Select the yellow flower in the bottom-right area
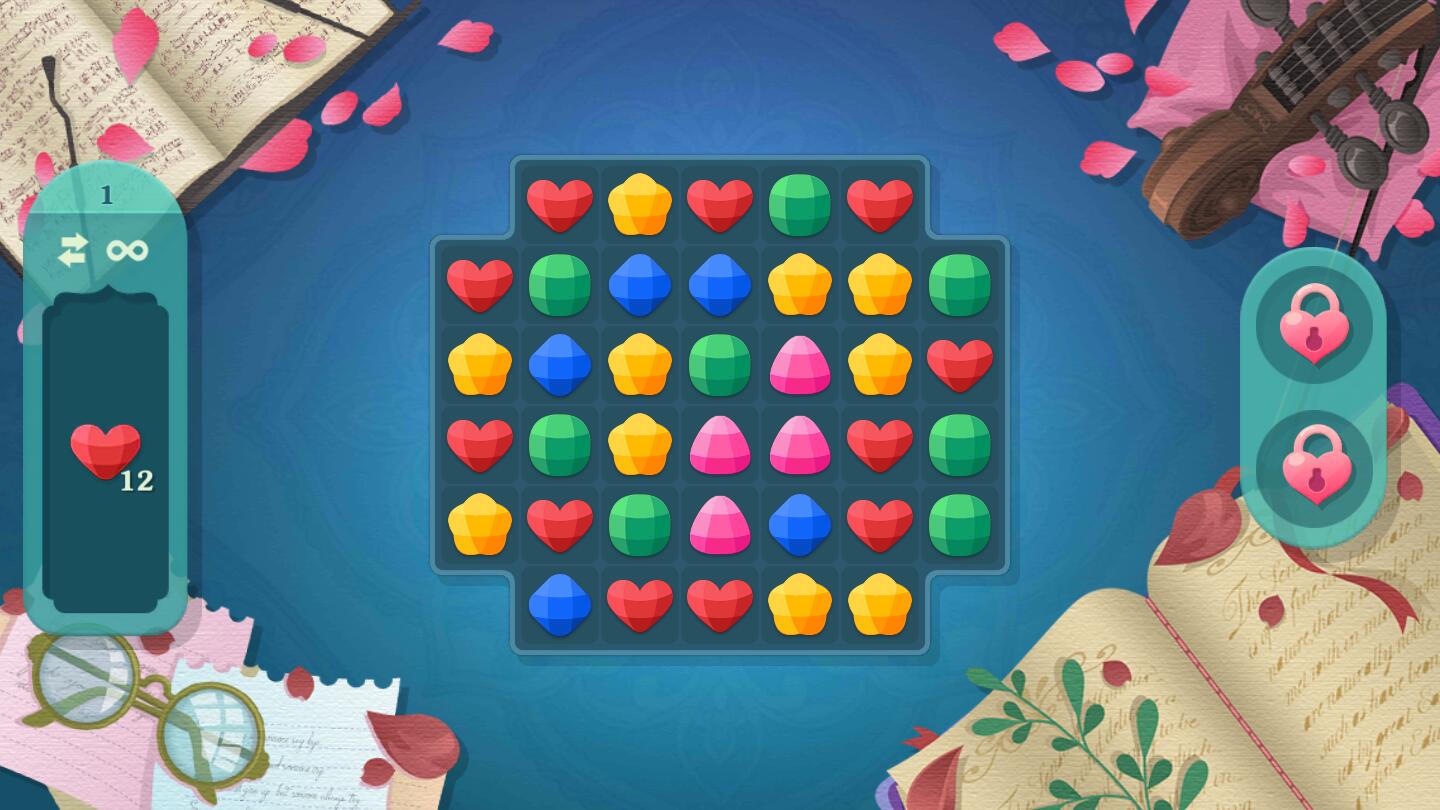Viewport: 1440px width, 810px height. tap(879, 604)
